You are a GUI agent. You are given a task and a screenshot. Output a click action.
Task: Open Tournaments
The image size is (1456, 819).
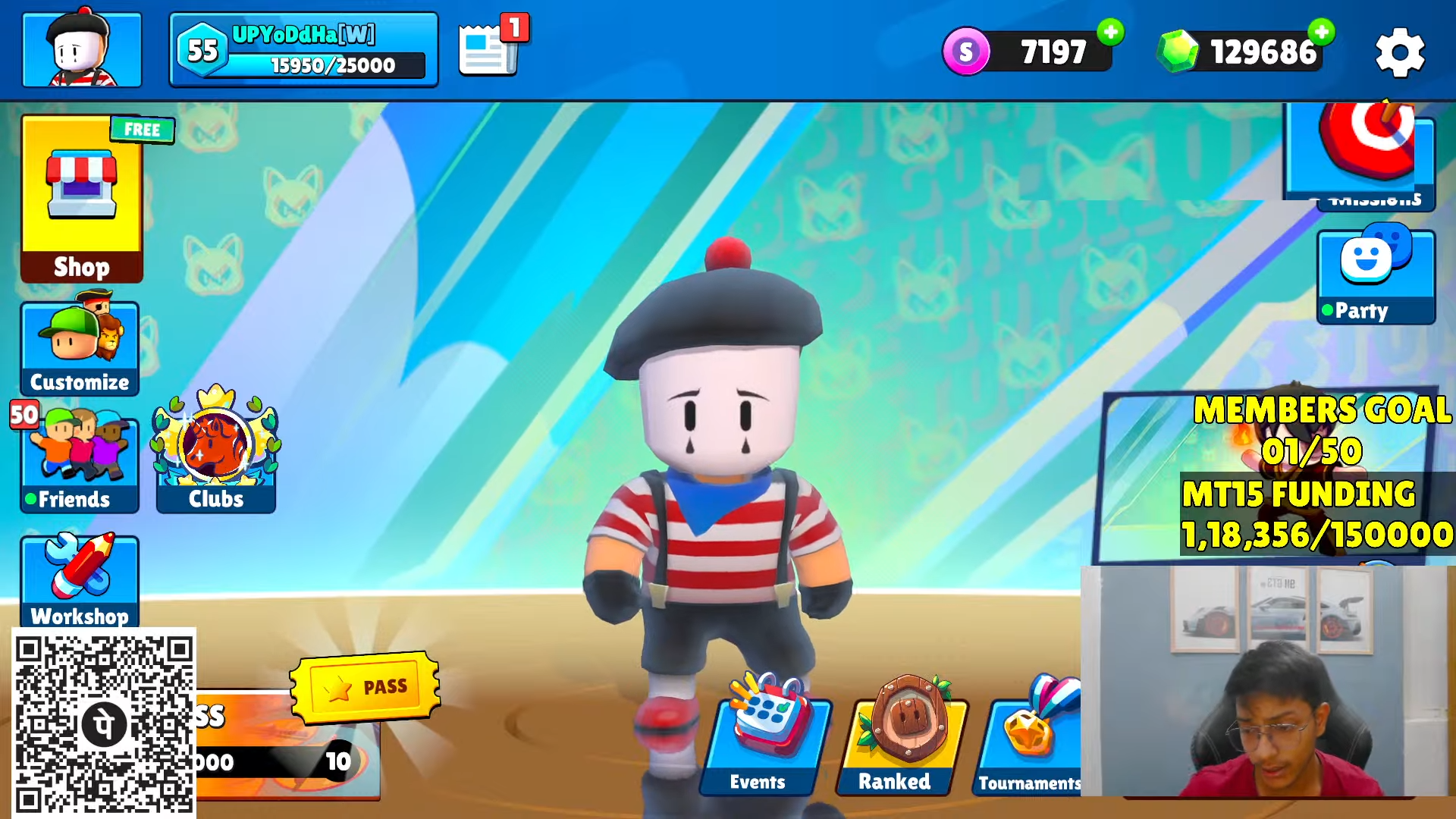(1030, 739)
